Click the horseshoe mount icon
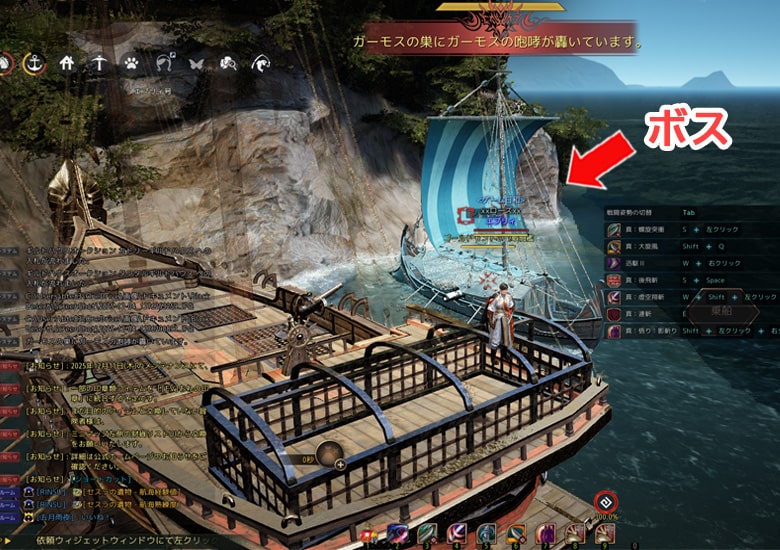This screenshot has width=780, height=550. [x=164, y=64]
